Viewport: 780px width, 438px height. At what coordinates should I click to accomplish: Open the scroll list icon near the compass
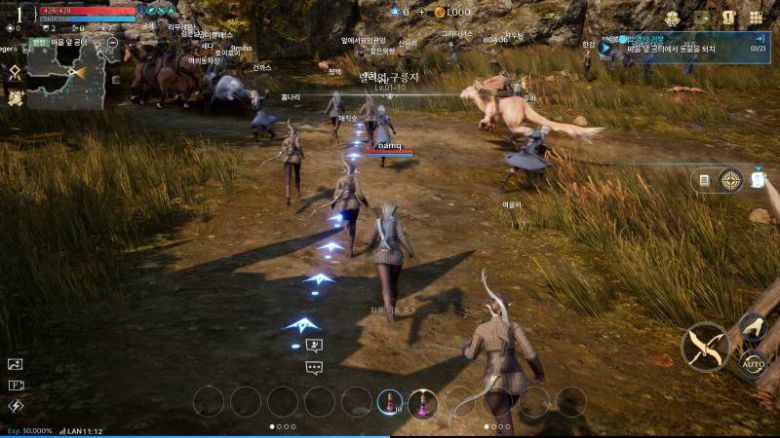point(704,181)
